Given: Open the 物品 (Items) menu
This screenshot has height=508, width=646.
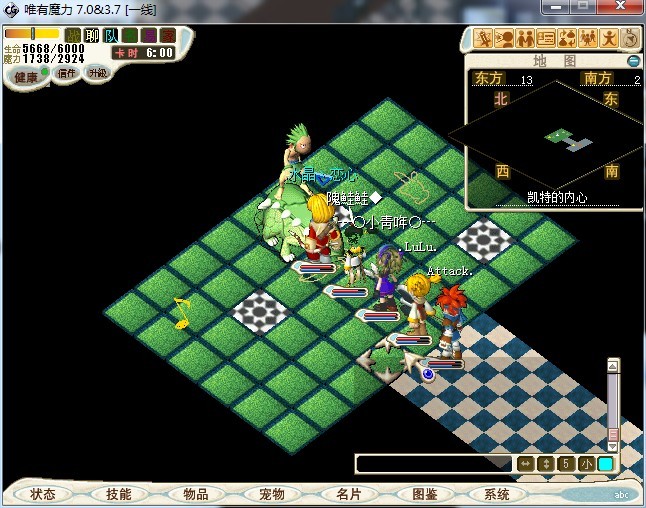Looking at the screenshot, I should [x=195, y=494].
